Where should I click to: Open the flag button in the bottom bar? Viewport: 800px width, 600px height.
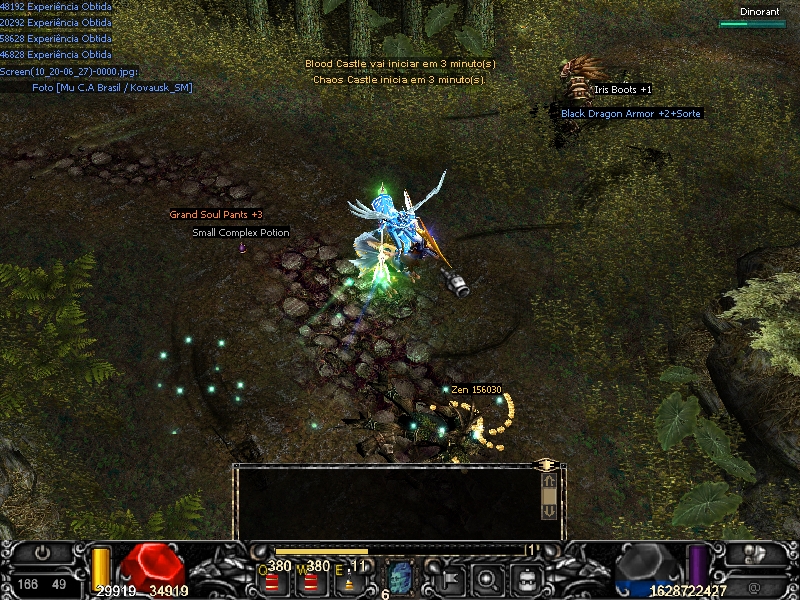(449, 577)
